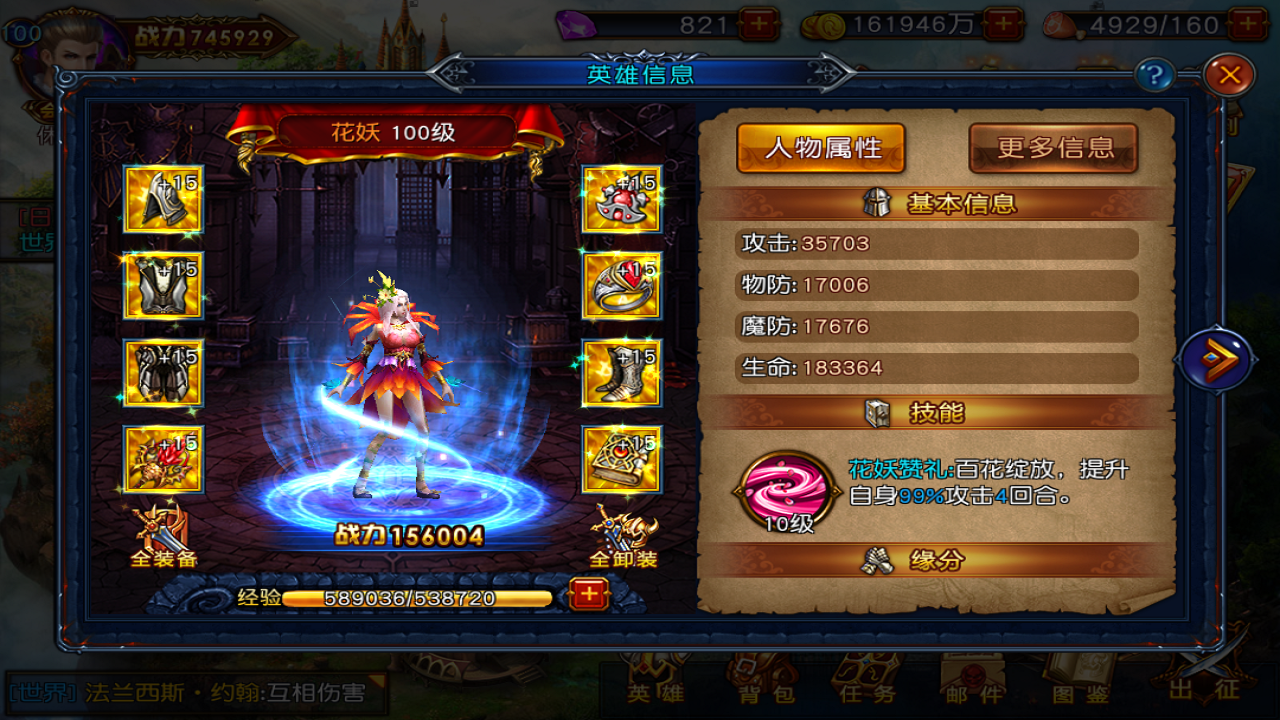Expand the right-side arrow panel chevron

pos(1218,360)
